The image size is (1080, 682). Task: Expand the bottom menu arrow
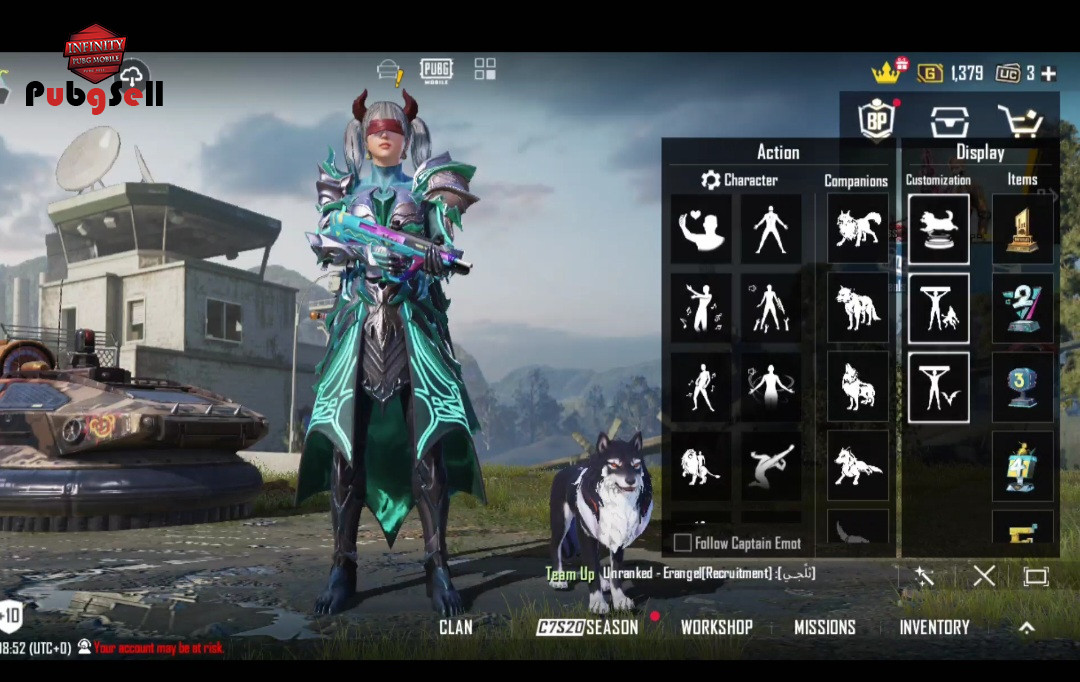click(x=1026, y=628)
